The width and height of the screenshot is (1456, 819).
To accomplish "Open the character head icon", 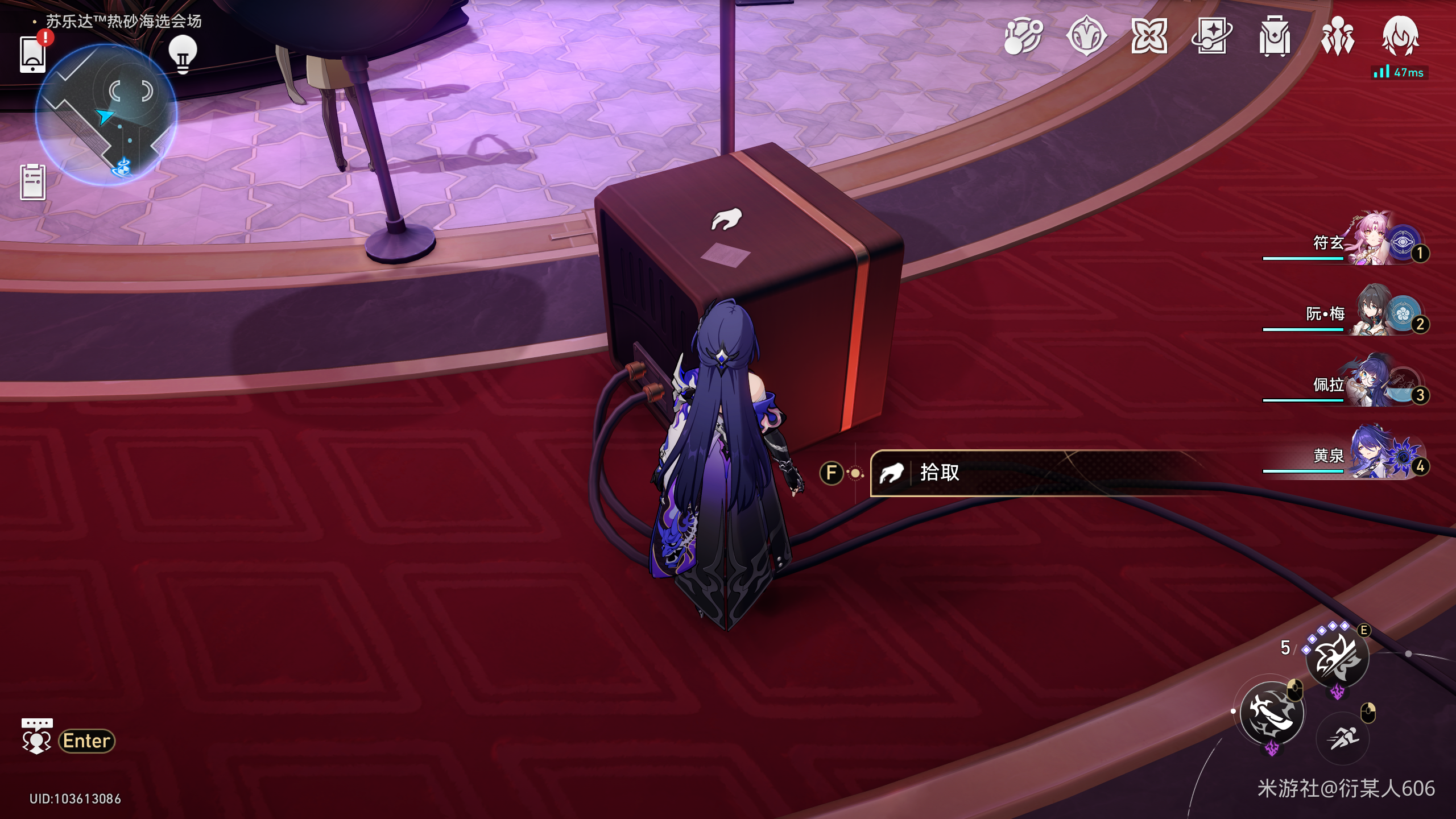I will tap(1400, 37).
